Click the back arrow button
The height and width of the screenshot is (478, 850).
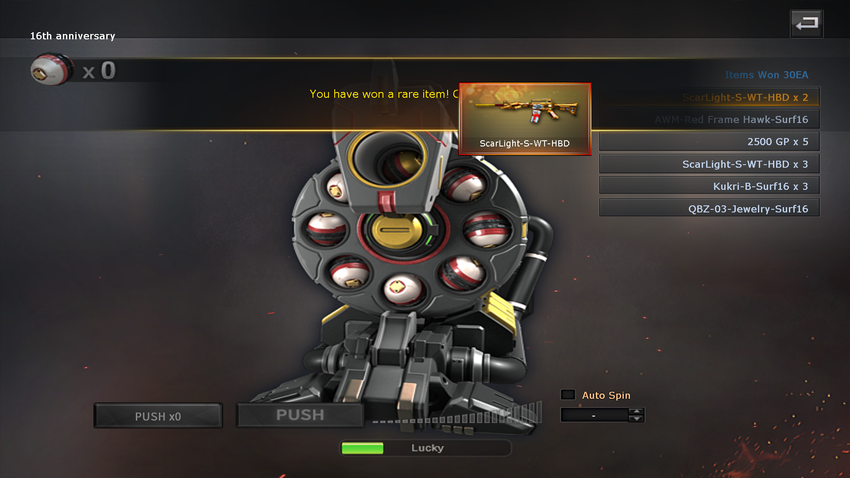click(x=805, y=22)
